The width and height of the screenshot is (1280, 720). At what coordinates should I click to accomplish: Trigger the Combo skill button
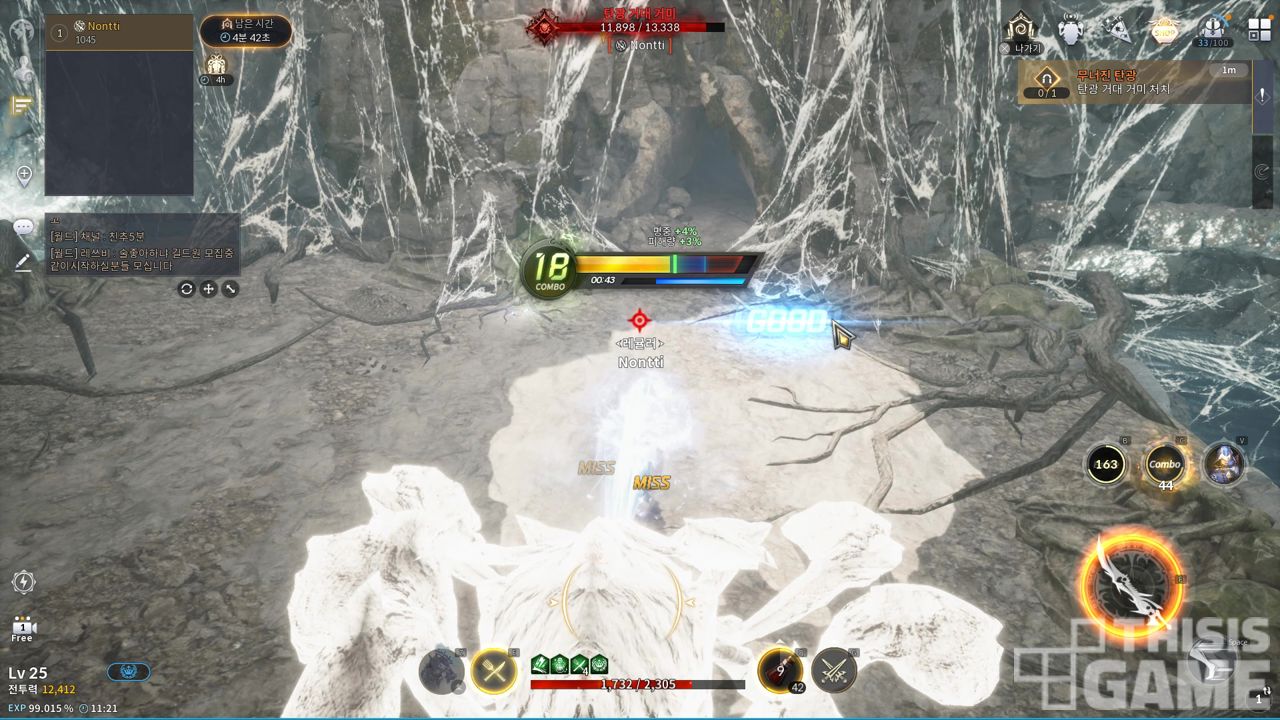coord(1165,464)
